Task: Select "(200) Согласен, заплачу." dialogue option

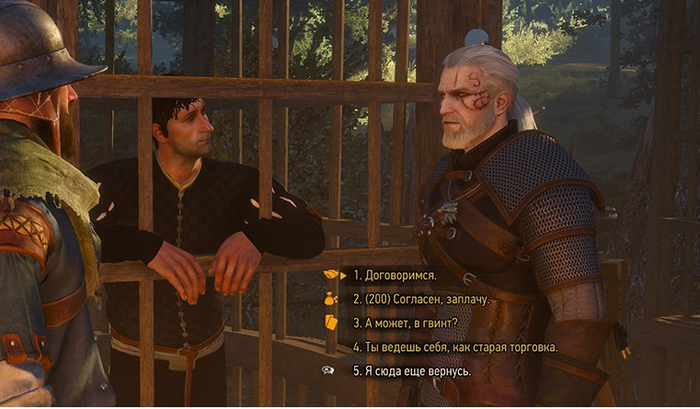Action: pyautogui.click(x=423, y=299)
